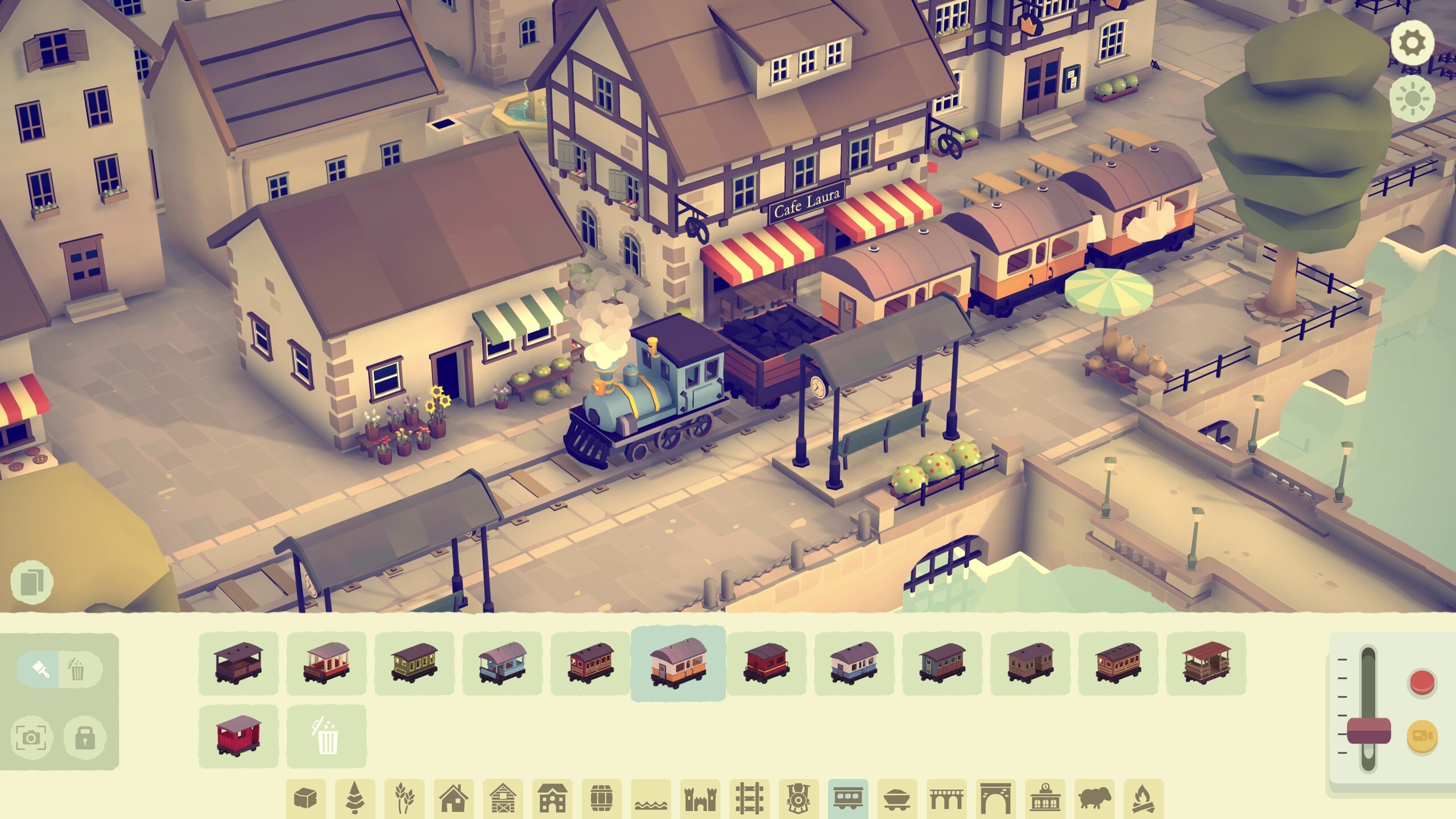Image resolution: width=1456 pixels, height=819 pixels.
Task: Choose the trash can tile in the carriage list
Action: point(326,736)
